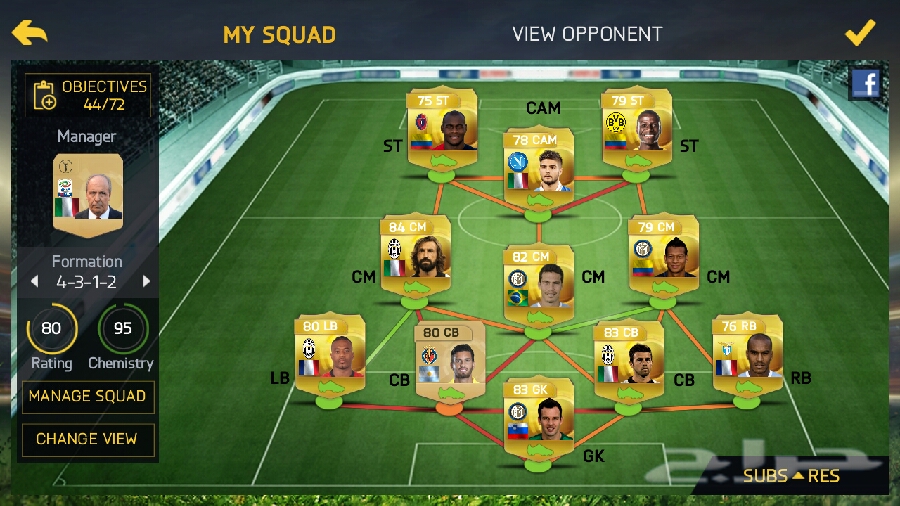900x506 pixels.
Task: Select the 84 CM player card
Action: (x=415, y=248)
